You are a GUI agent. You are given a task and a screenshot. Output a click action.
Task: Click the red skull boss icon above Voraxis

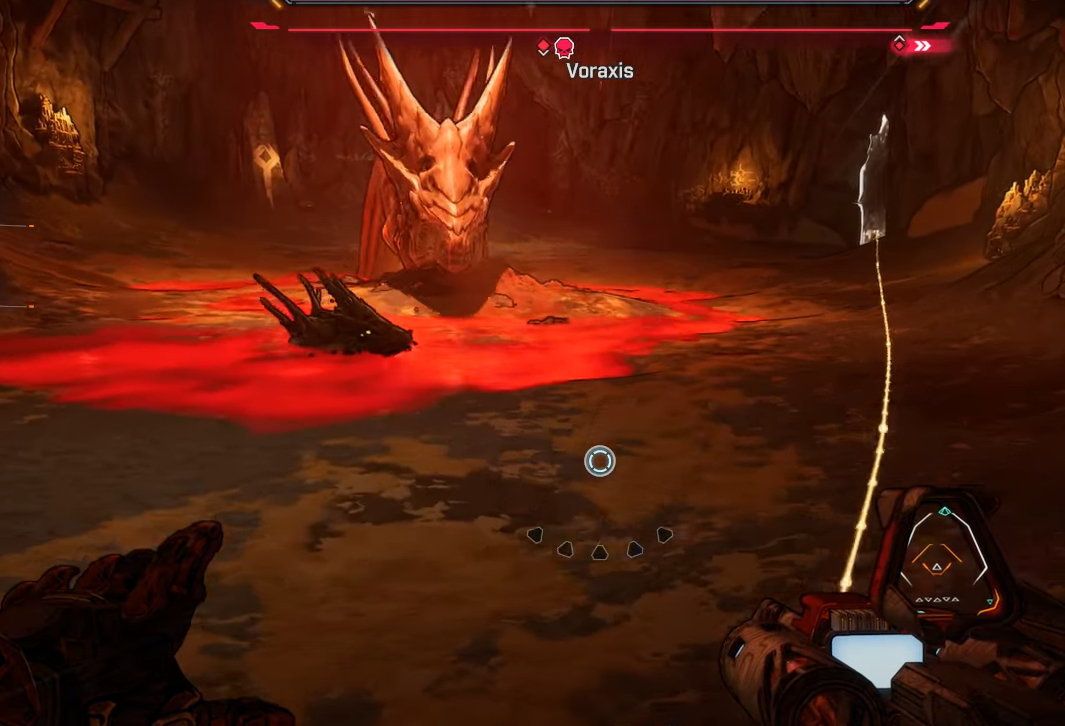coord(564,47)
